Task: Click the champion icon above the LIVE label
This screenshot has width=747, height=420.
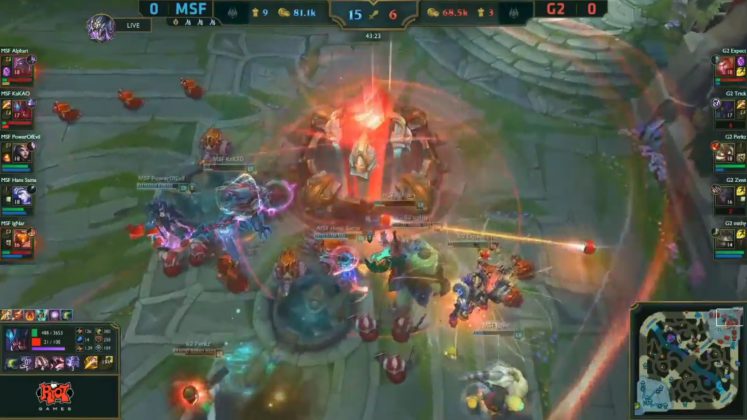Action: click(100, 25)
